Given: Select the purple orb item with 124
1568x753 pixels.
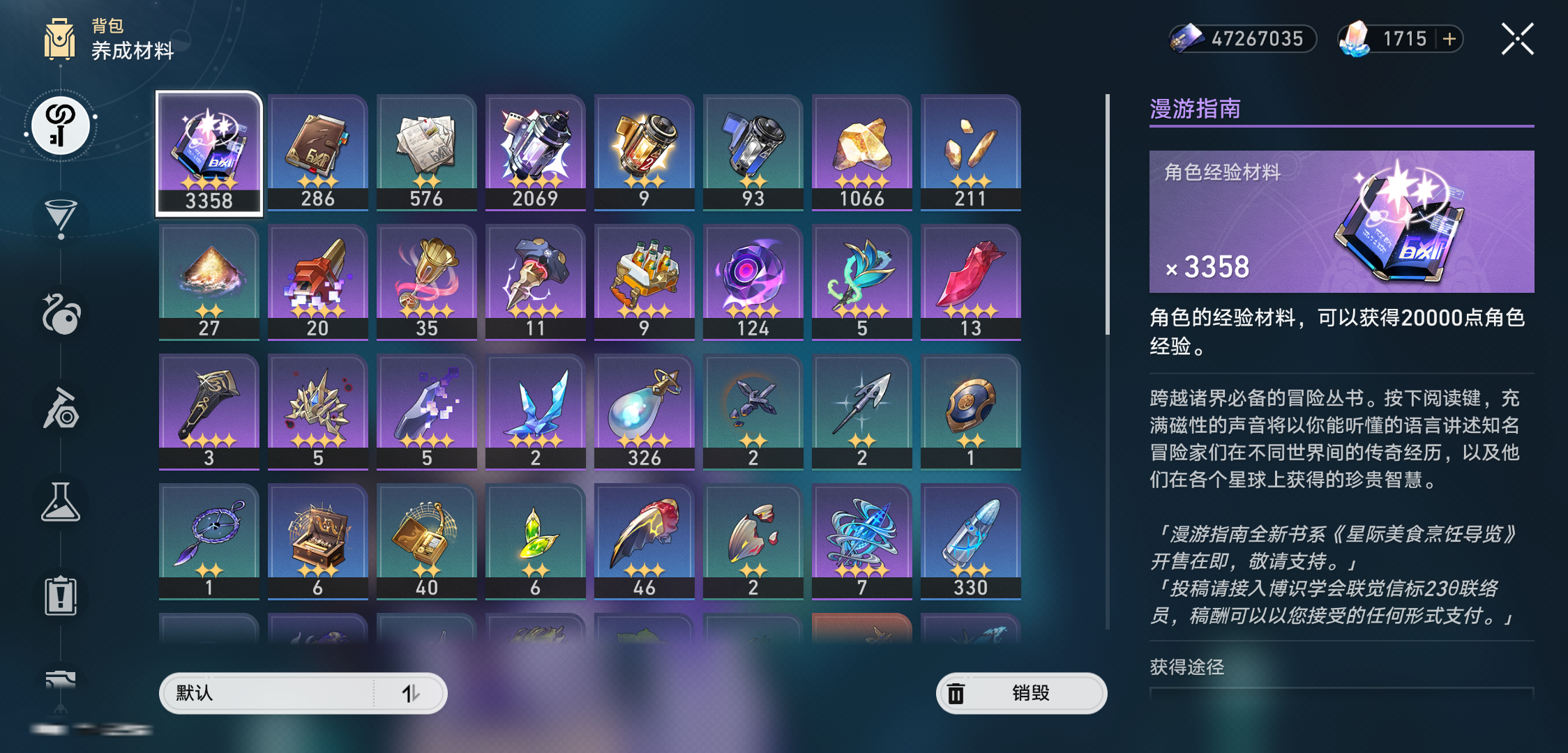Looking at the screenshot, I should [x=753, y=282].
